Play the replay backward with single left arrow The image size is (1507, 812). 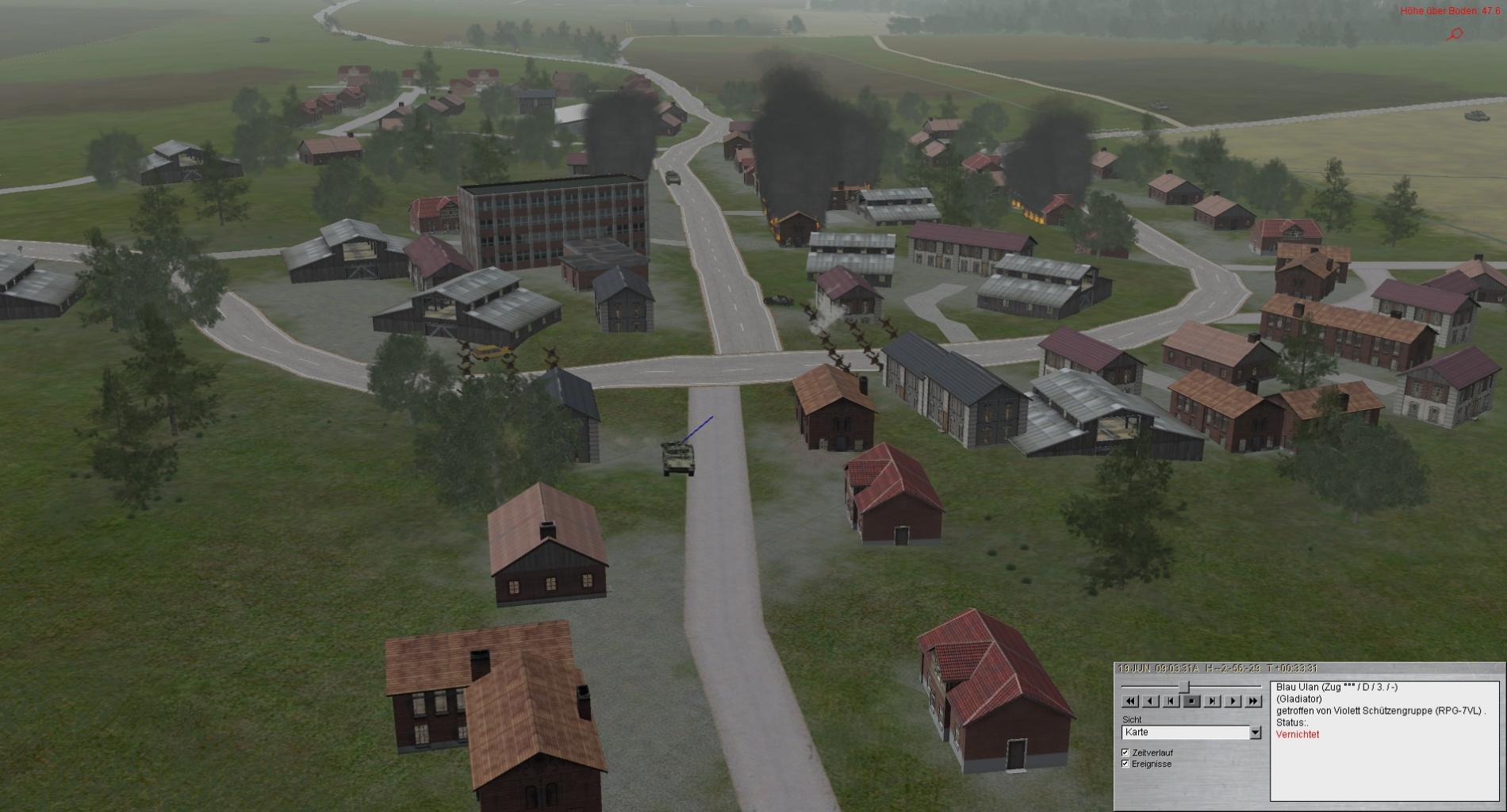tap(1151, 701)
